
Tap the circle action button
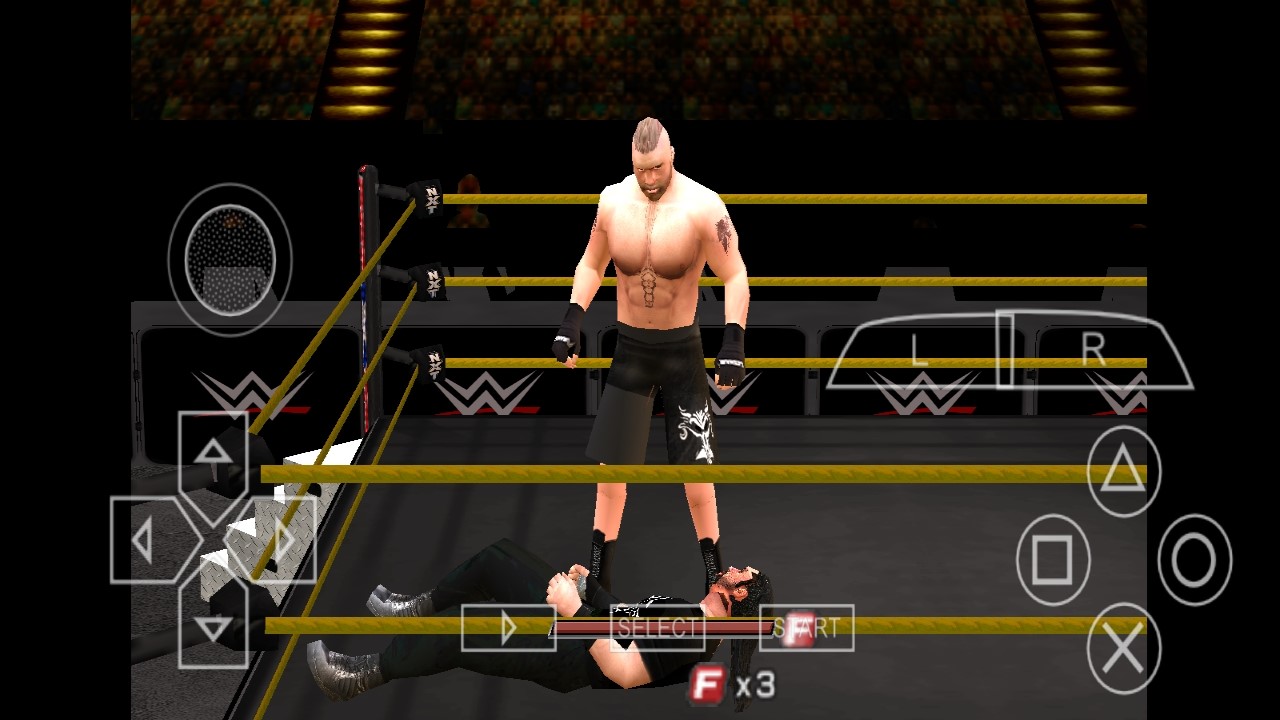pyautogui.click(x=1194, y=560)
